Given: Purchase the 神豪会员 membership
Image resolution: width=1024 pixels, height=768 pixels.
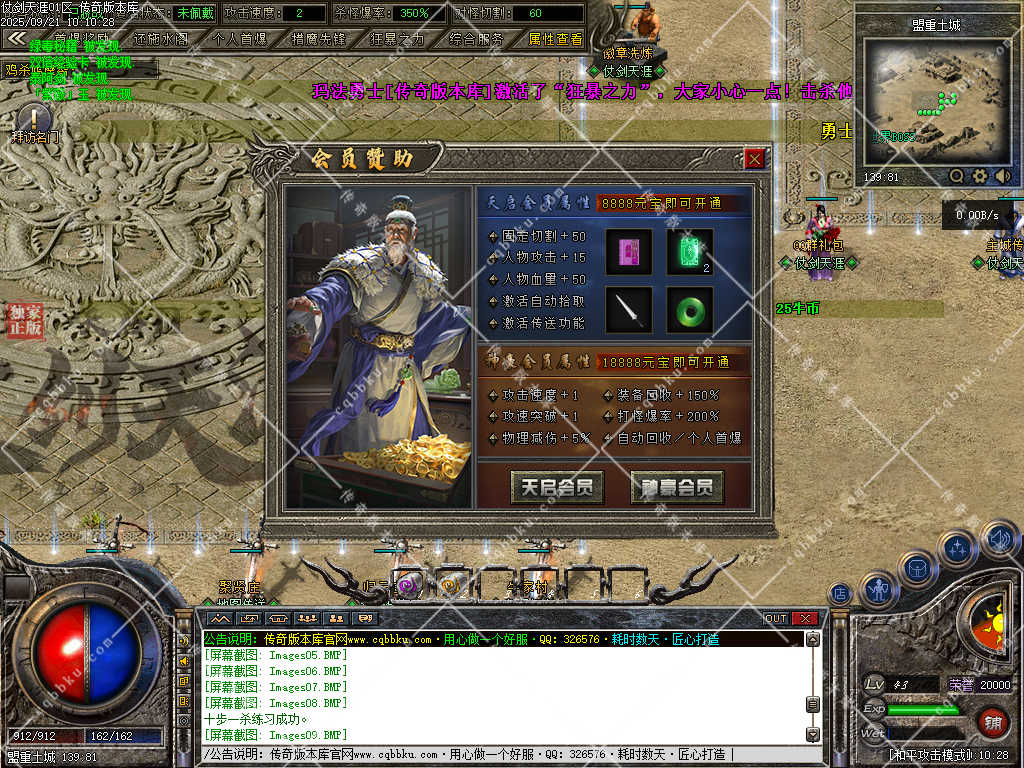Looking at the screenshot, I should click(x=677, y=487).
